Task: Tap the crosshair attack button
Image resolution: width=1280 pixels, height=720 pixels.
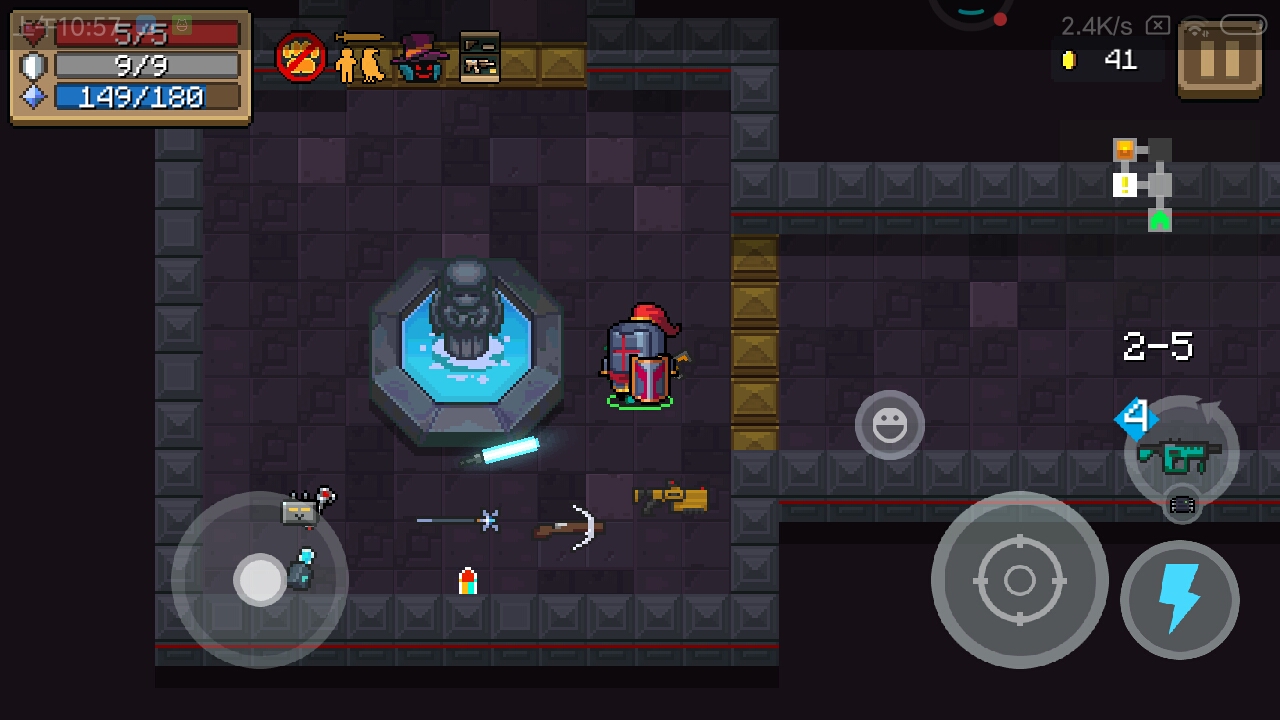Action: 1019,580
